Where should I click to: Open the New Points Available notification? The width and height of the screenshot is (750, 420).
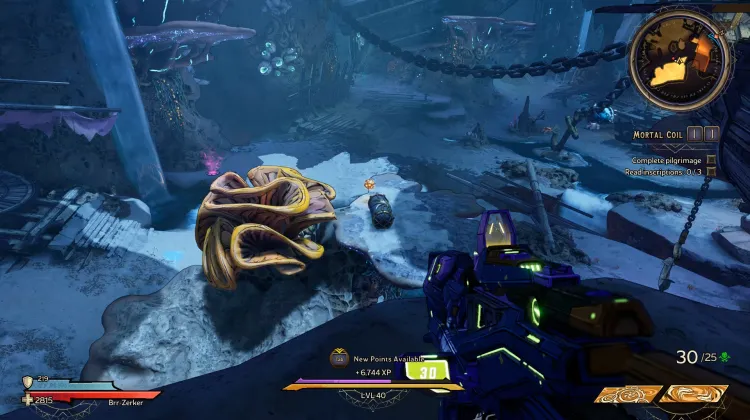click(x=380, y=358)
